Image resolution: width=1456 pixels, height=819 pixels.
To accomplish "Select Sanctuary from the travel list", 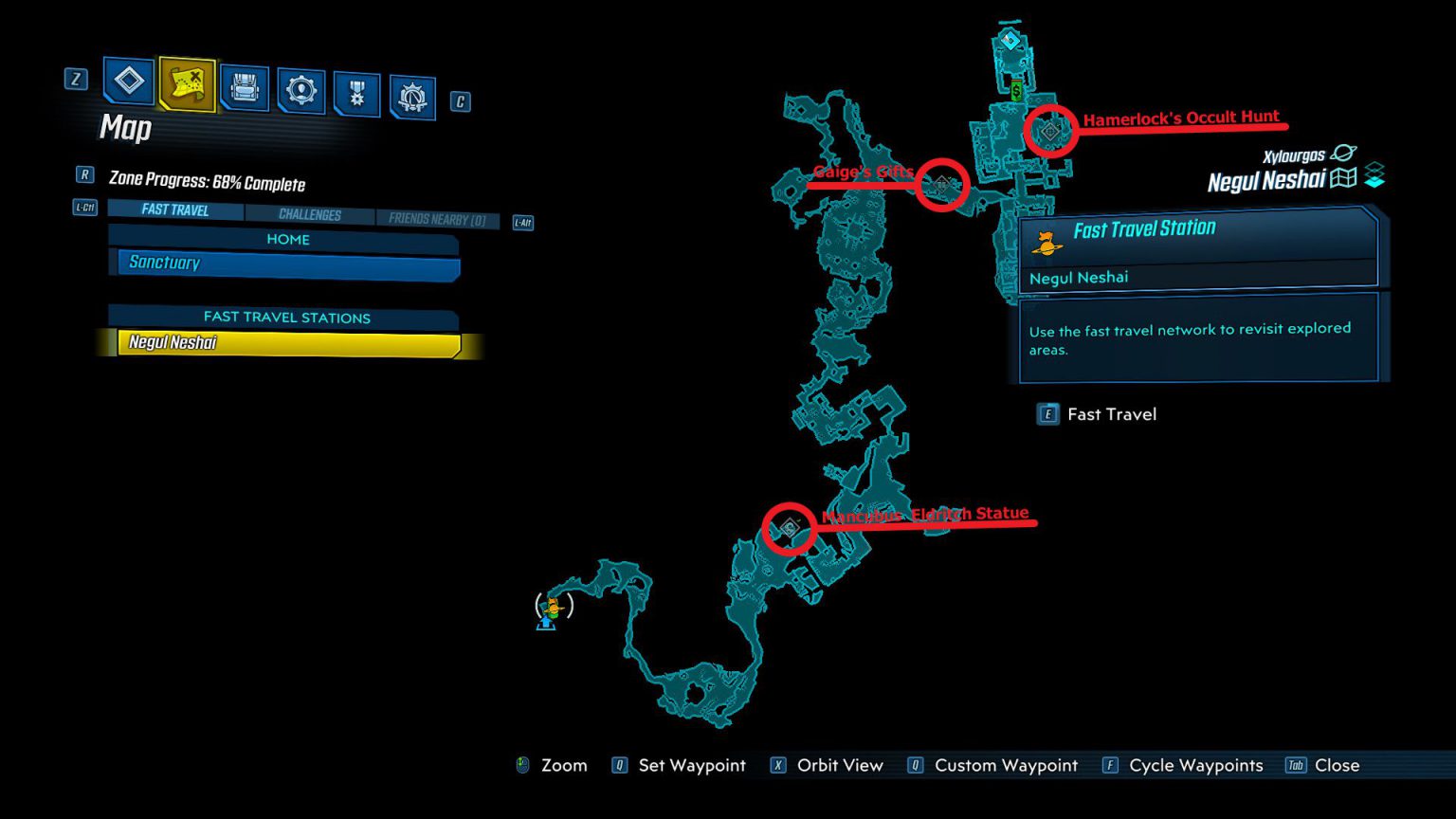I will coord(284,263).
